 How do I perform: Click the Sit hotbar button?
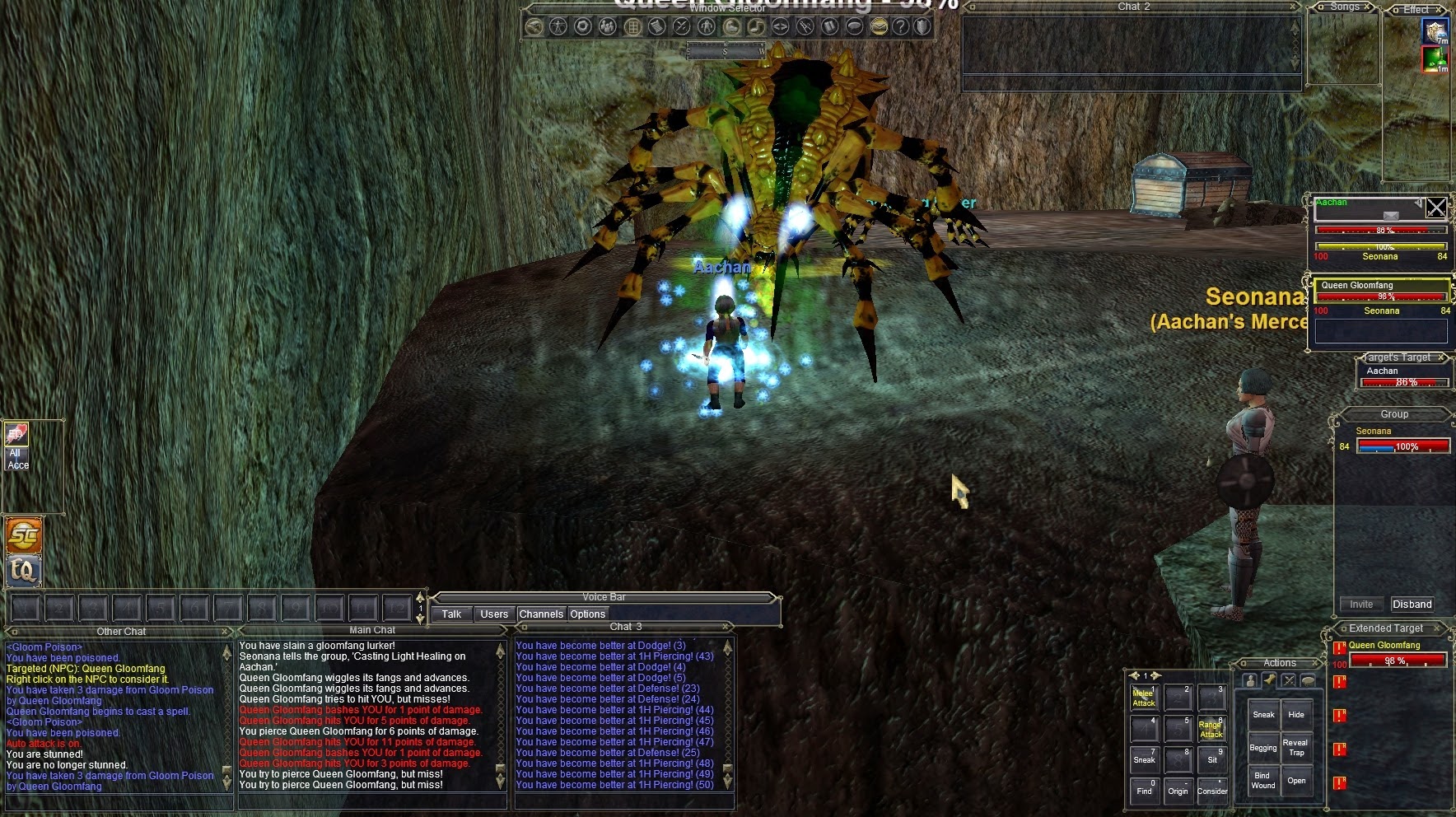[x=1211, y=759]
